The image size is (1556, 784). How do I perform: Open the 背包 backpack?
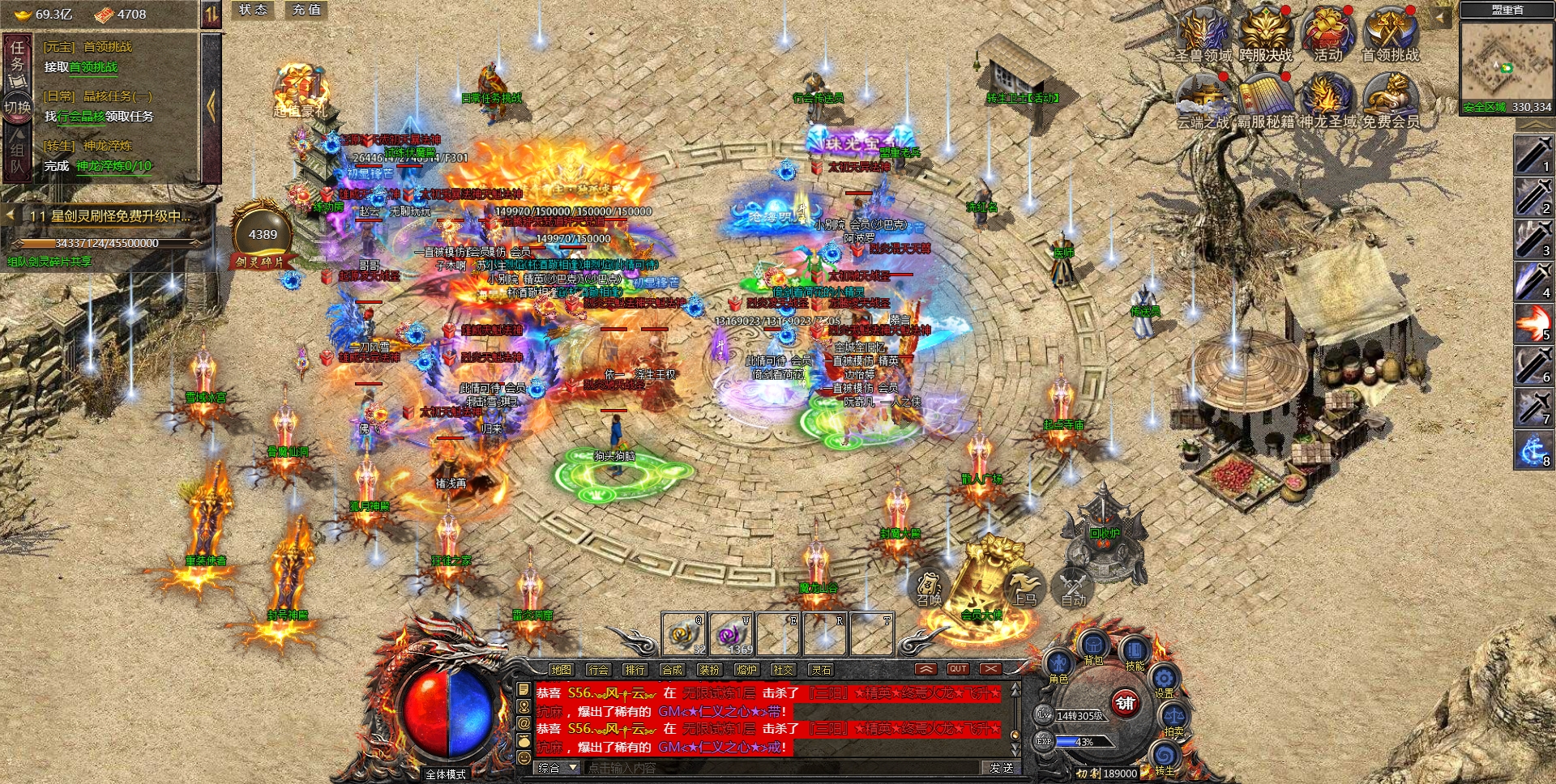pyautogui.click(x=1093, y=647)
